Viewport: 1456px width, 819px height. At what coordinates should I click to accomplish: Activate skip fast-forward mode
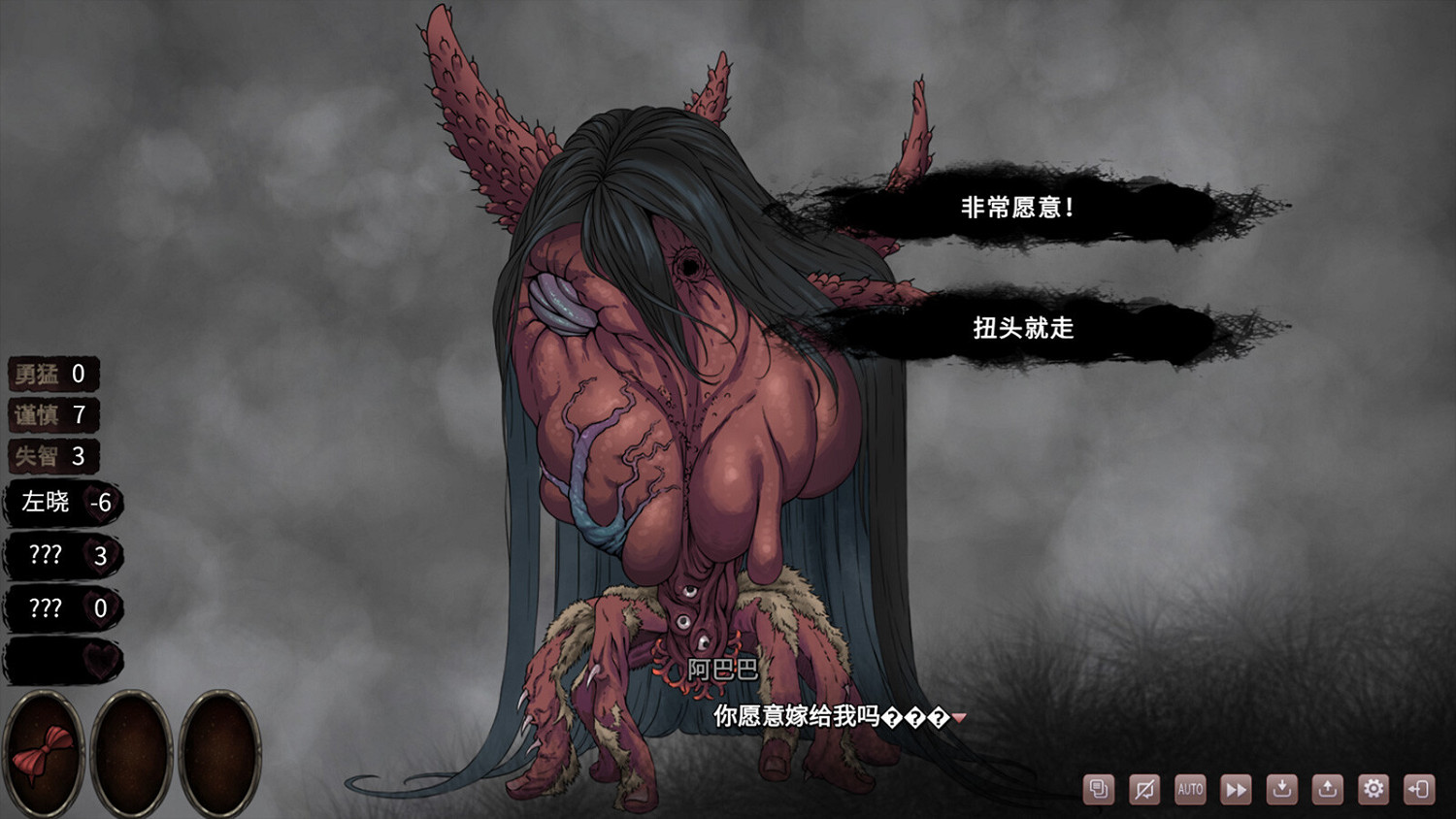(x=1236, y=789)
